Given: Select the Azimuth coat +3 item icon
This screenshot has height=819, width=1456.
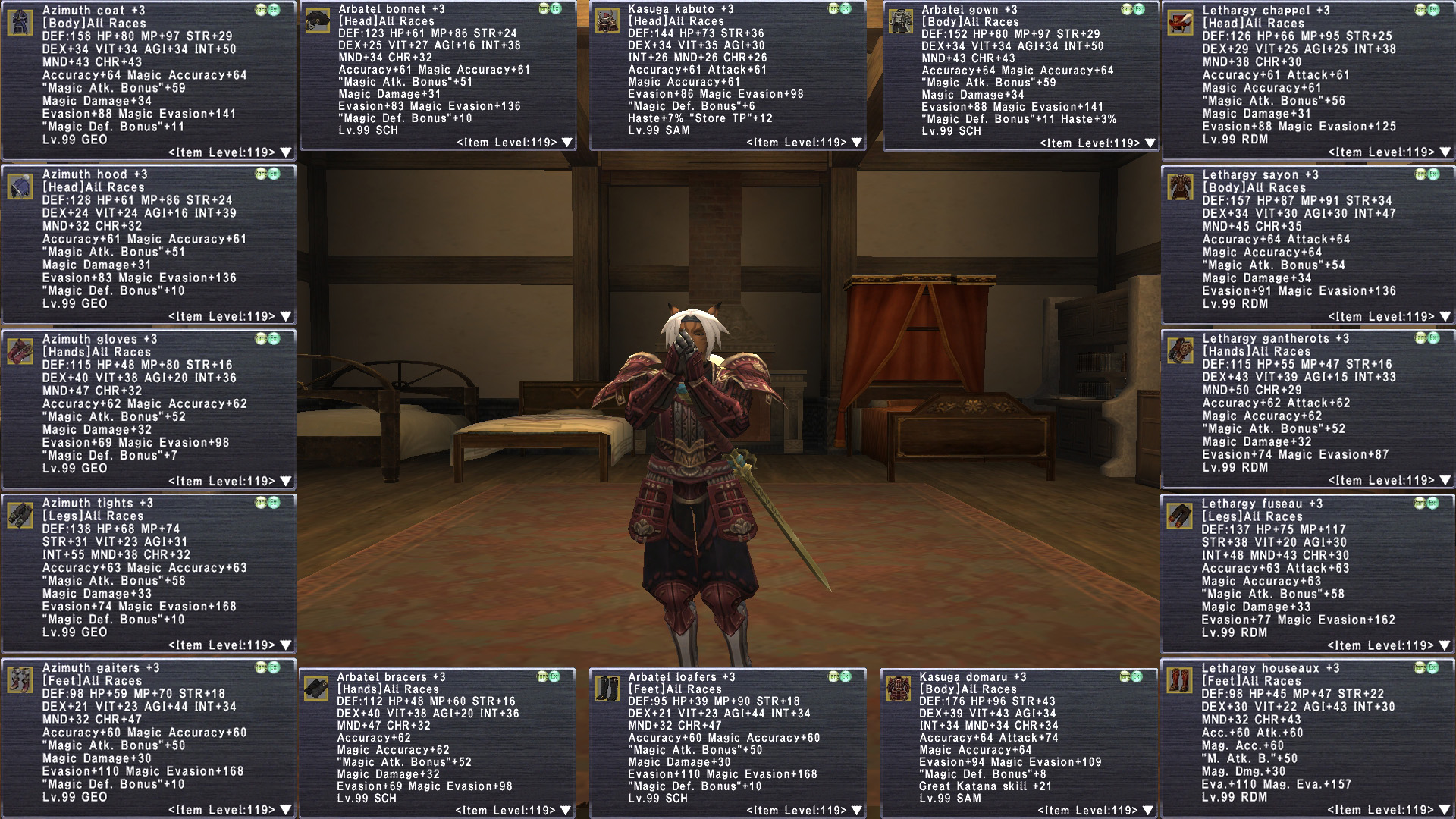Looking at the screenshot, I should click(20, 23).
